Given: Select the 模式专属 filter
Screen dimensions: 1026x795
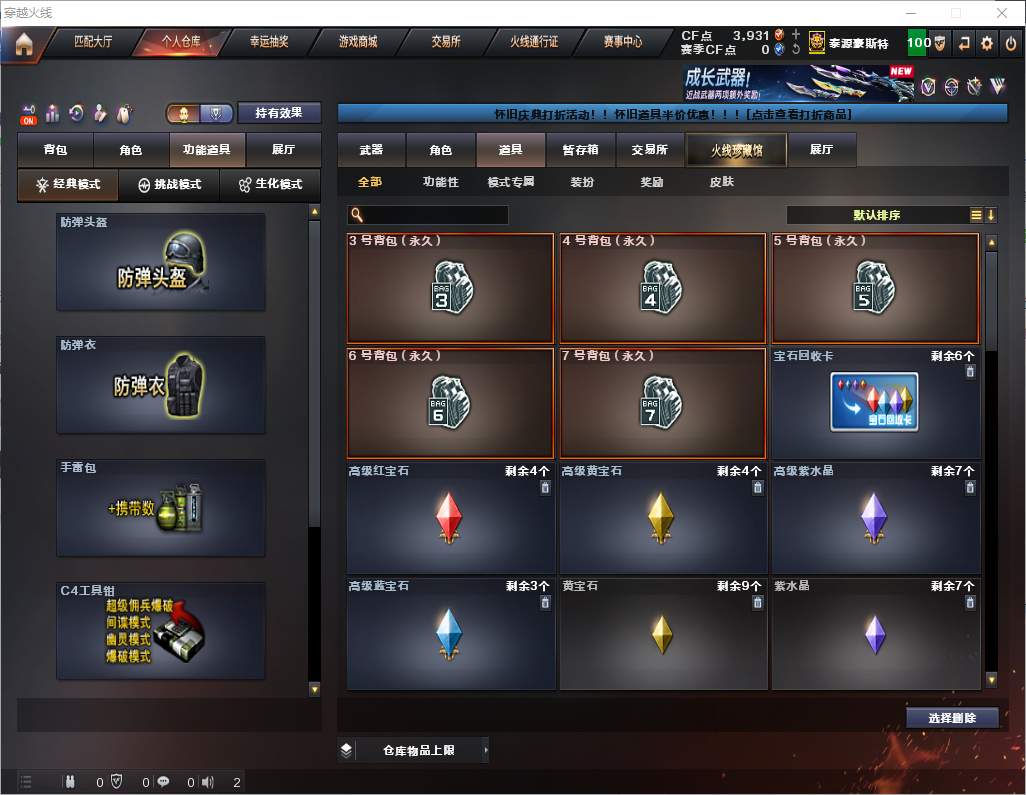Looking at the screenshot, I should [x=510, y=182].
